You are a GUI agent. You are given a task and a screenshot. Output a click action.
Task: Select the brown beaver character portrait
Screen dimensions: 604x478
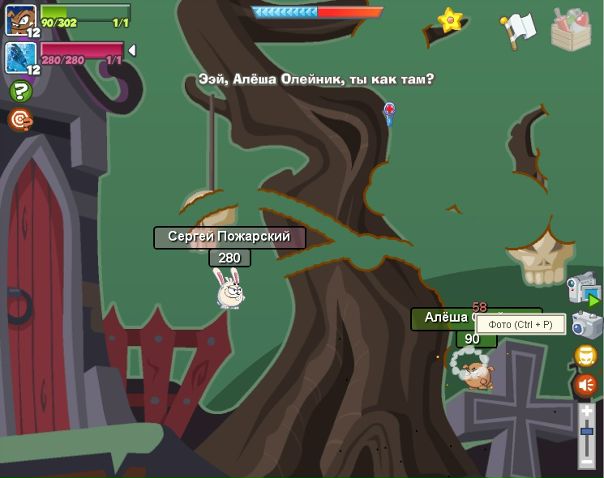(x=20, y=20)
